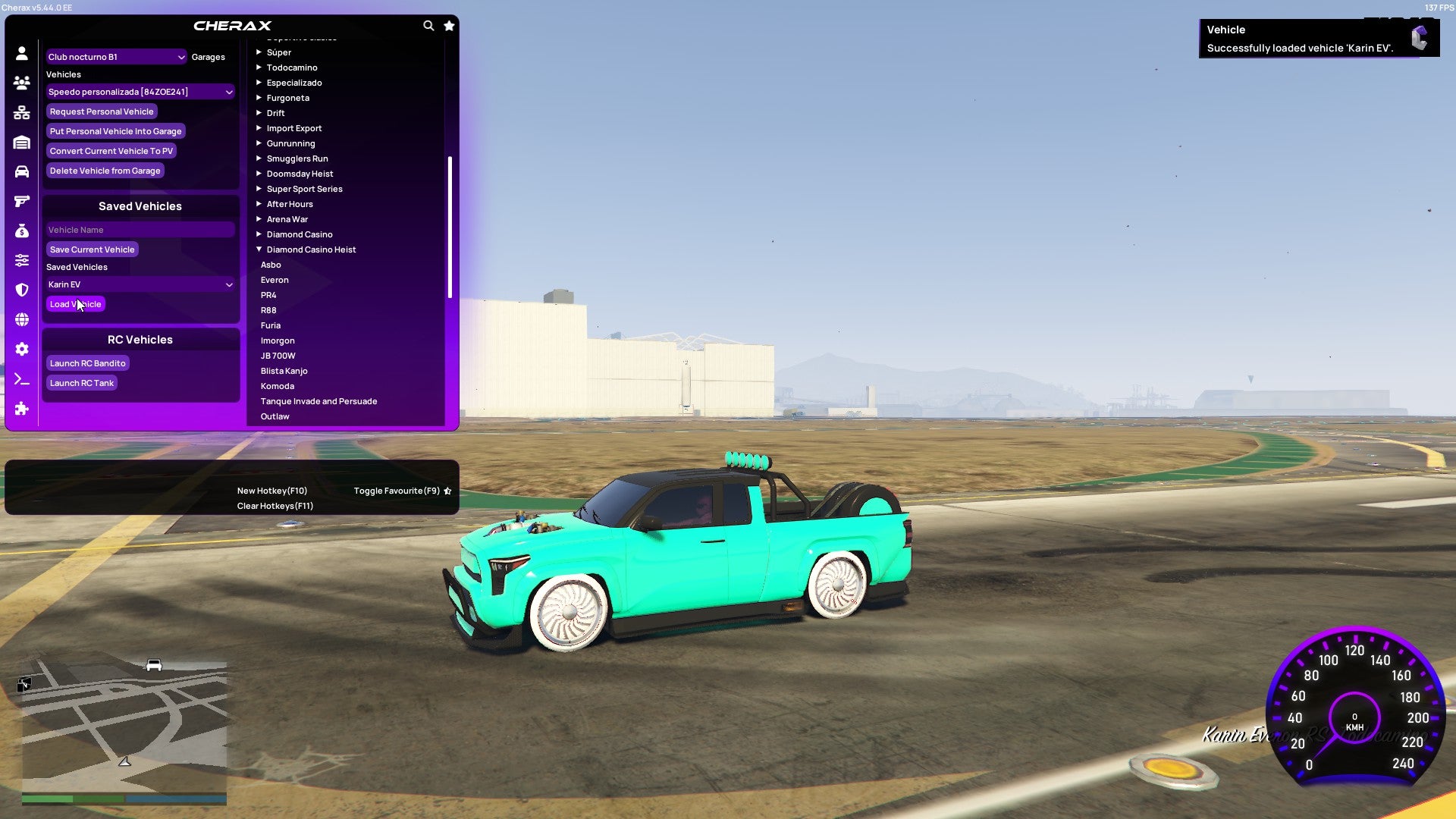Collapse the Diamond Casino Heist category

point(311,249)
